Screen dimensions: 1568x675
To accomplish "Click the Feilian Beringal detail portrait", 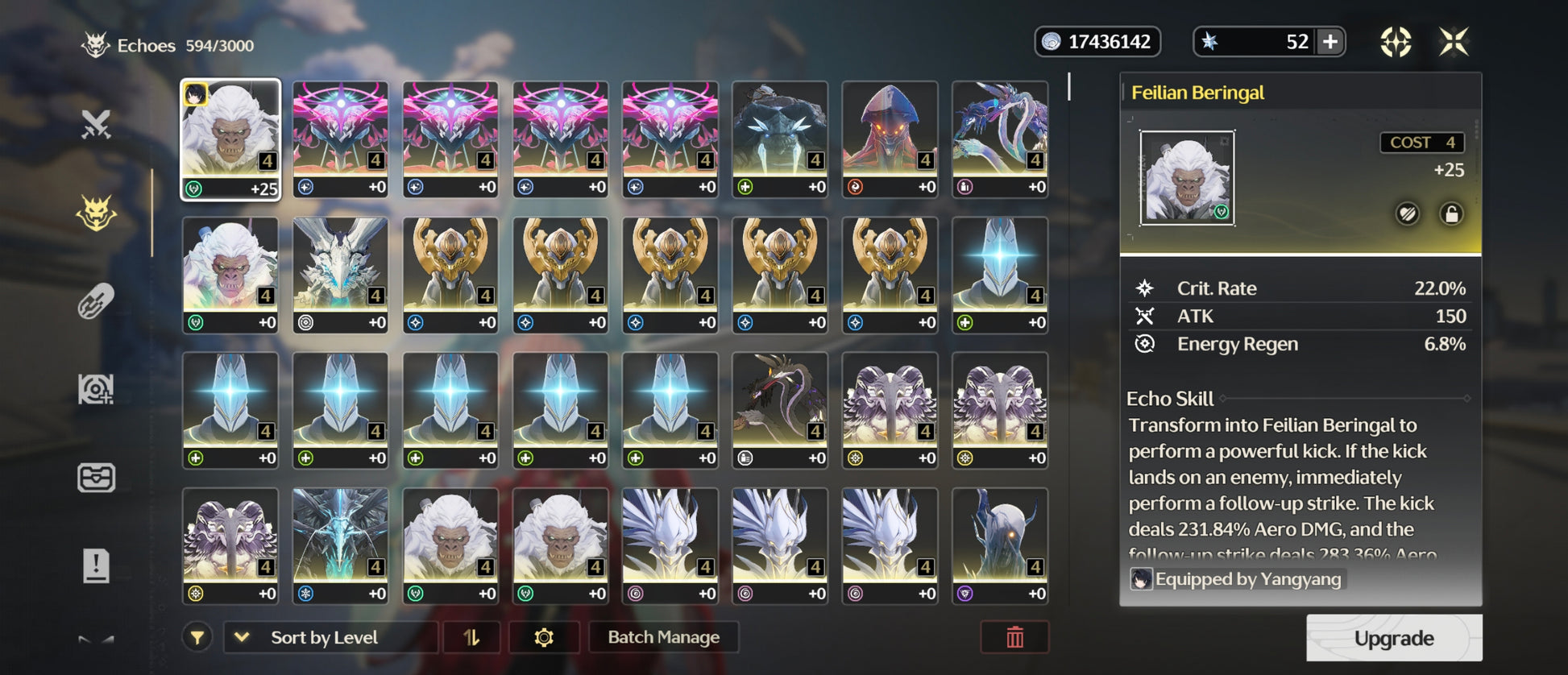I will [1187, 178].
